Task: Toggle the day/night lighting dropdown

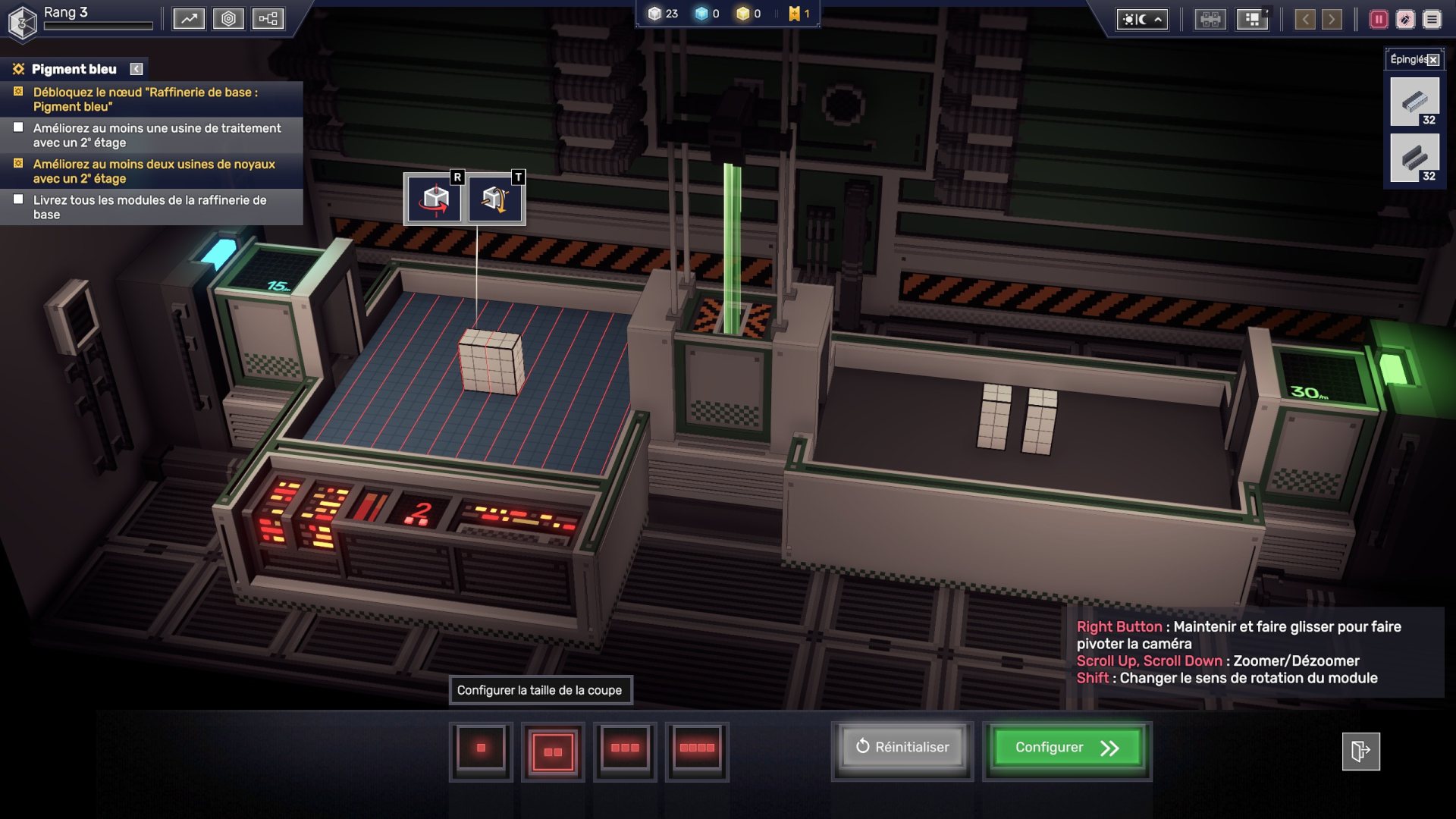Action: click(1142, 20)
